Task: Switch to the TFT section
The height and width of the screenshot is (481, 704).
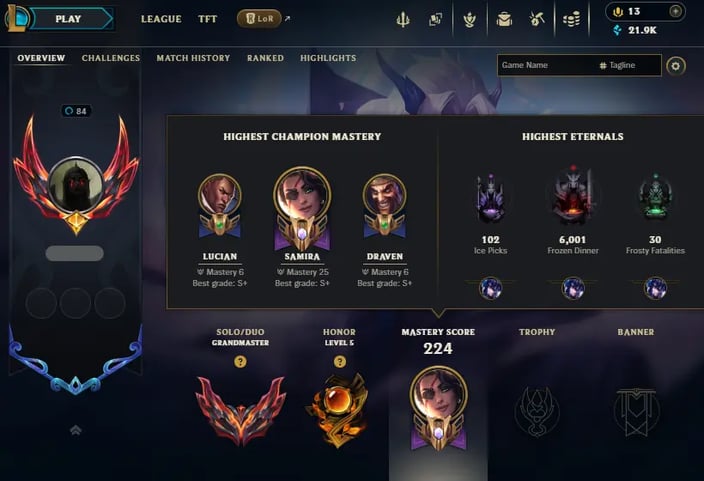Action: point(207,19)
